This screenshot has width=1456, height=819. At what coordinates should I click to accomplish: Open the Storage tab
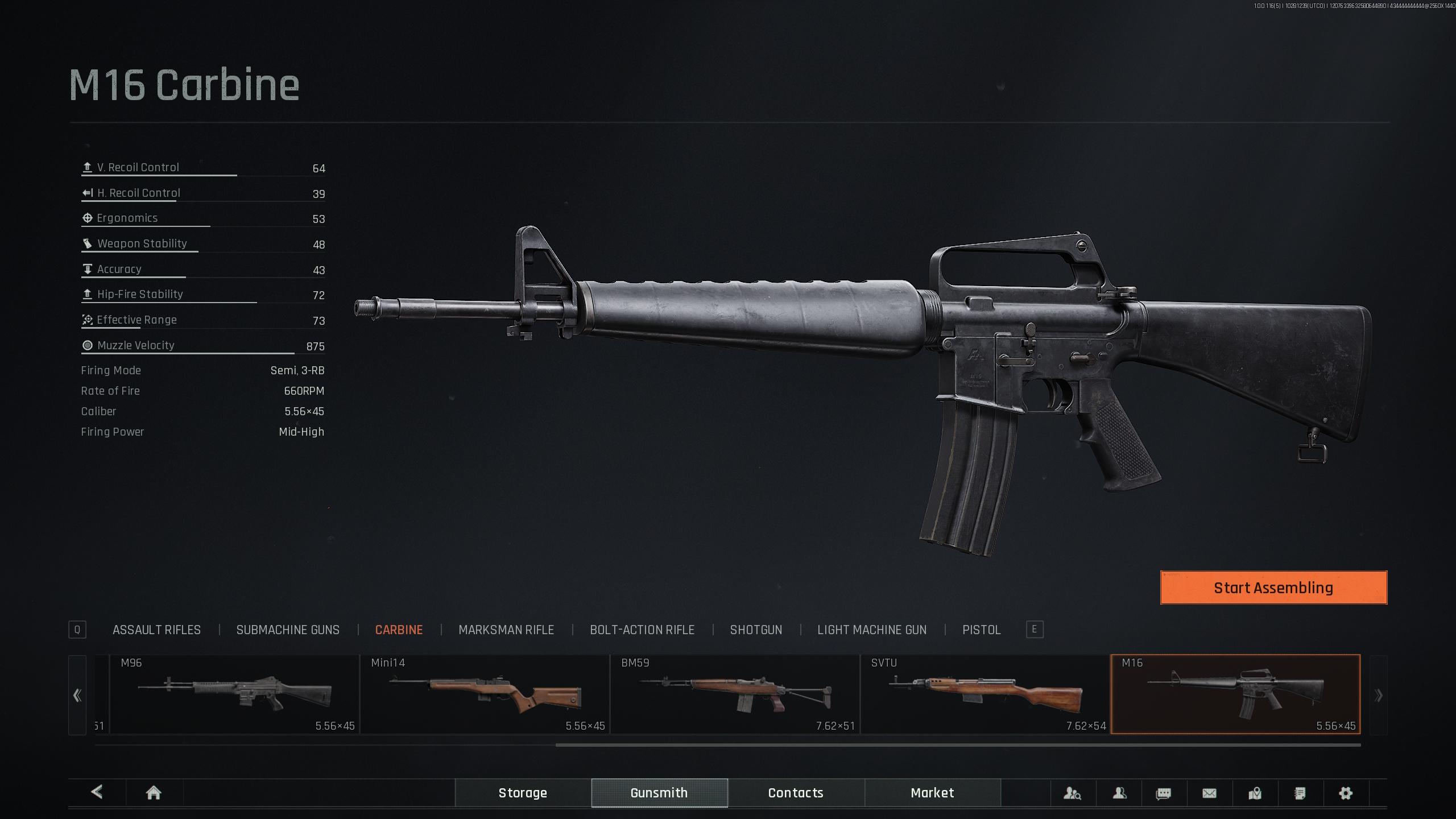(x=523, y=793)
